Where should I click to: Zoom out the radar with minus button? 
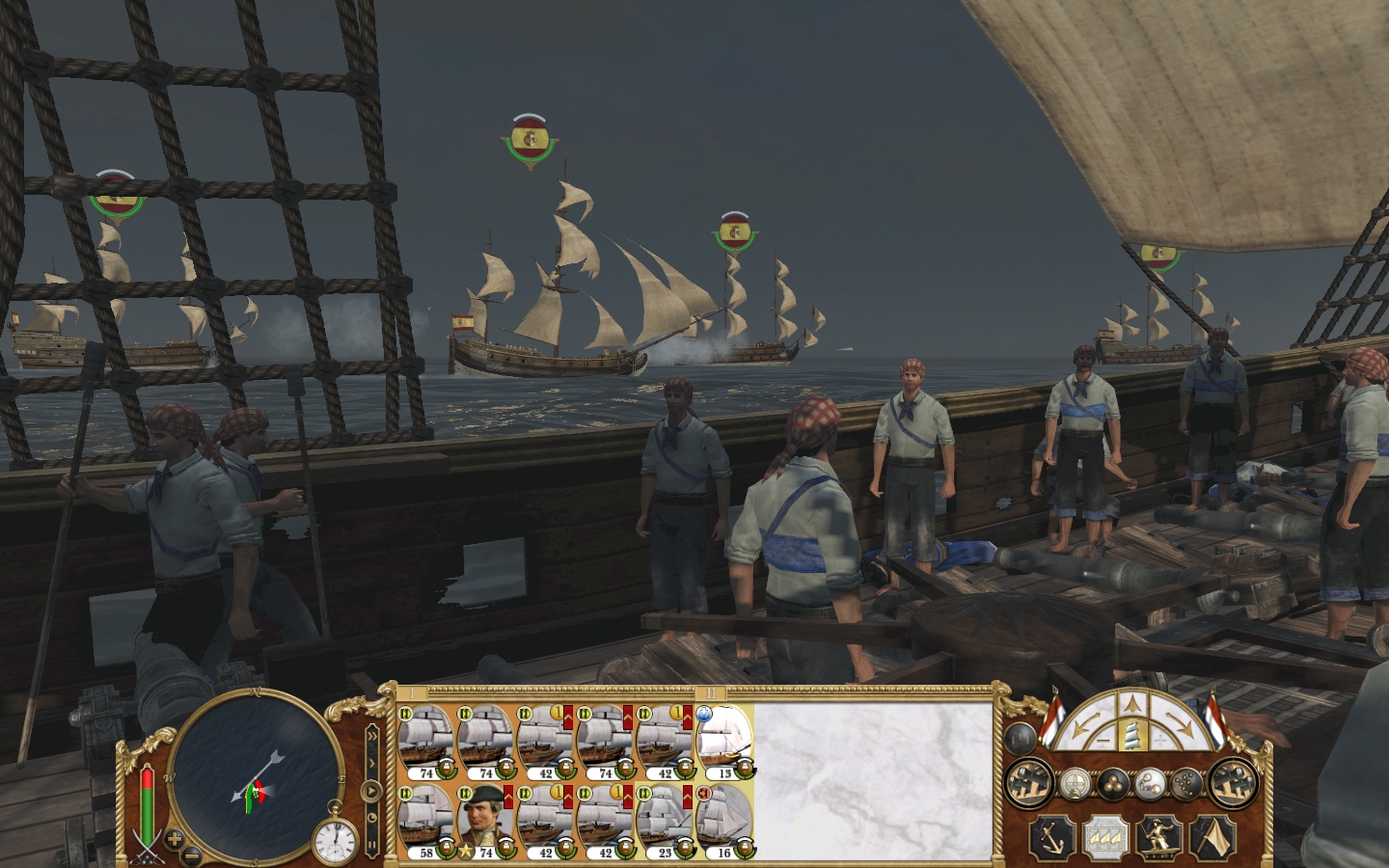point(192,854)
